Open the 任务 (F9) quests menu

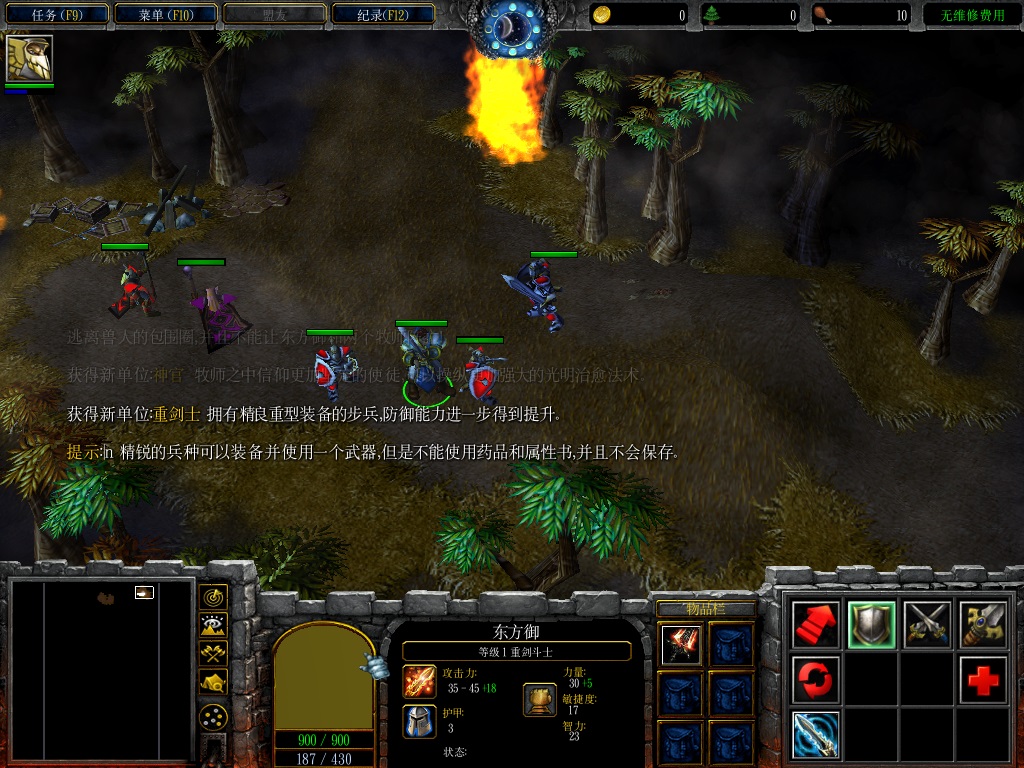[56, 15]
